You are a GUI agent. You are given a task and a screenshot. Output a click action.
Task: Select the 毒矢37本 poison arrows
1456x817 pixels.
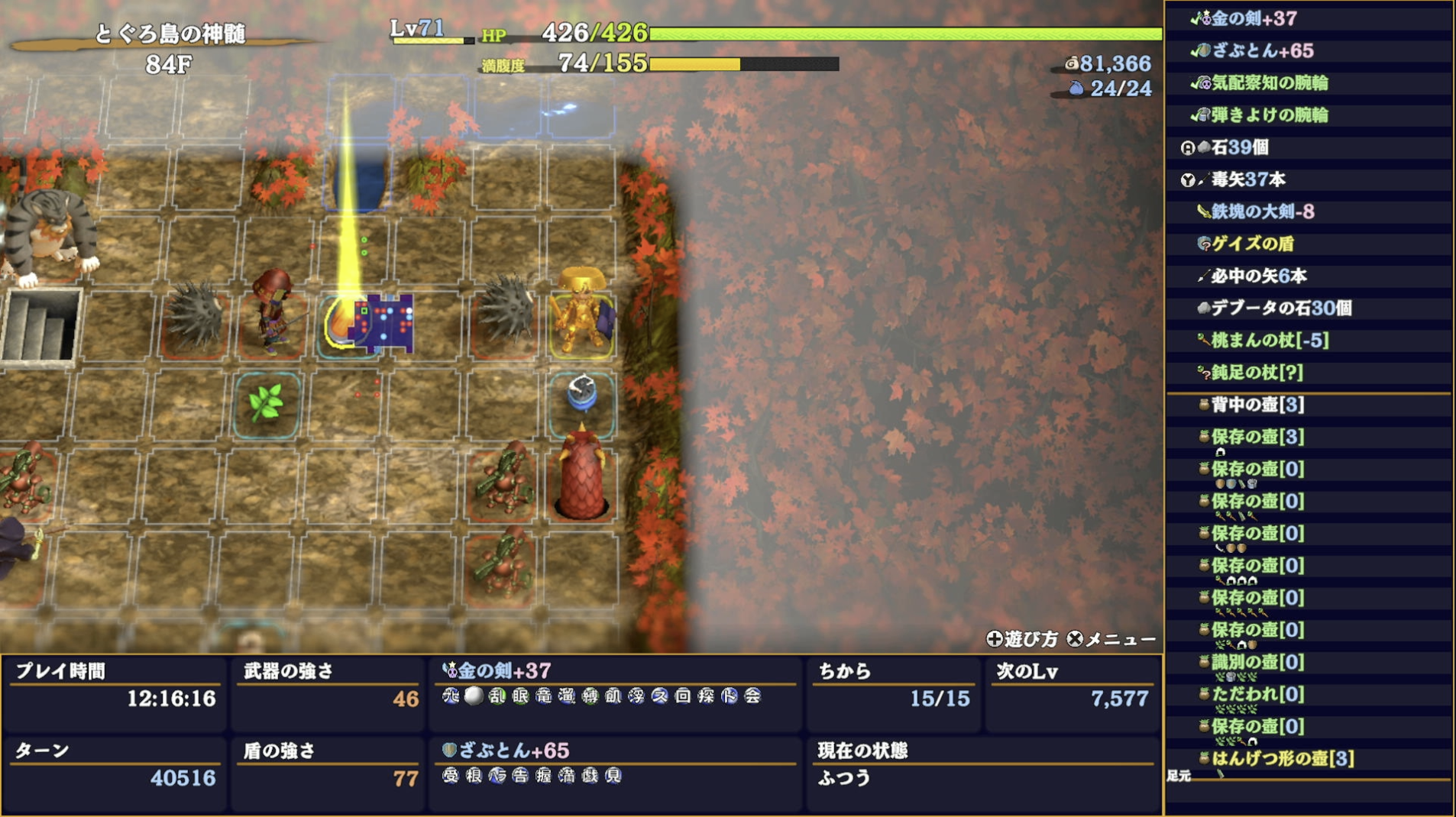pyautogui.click(x=1247, y=179)
